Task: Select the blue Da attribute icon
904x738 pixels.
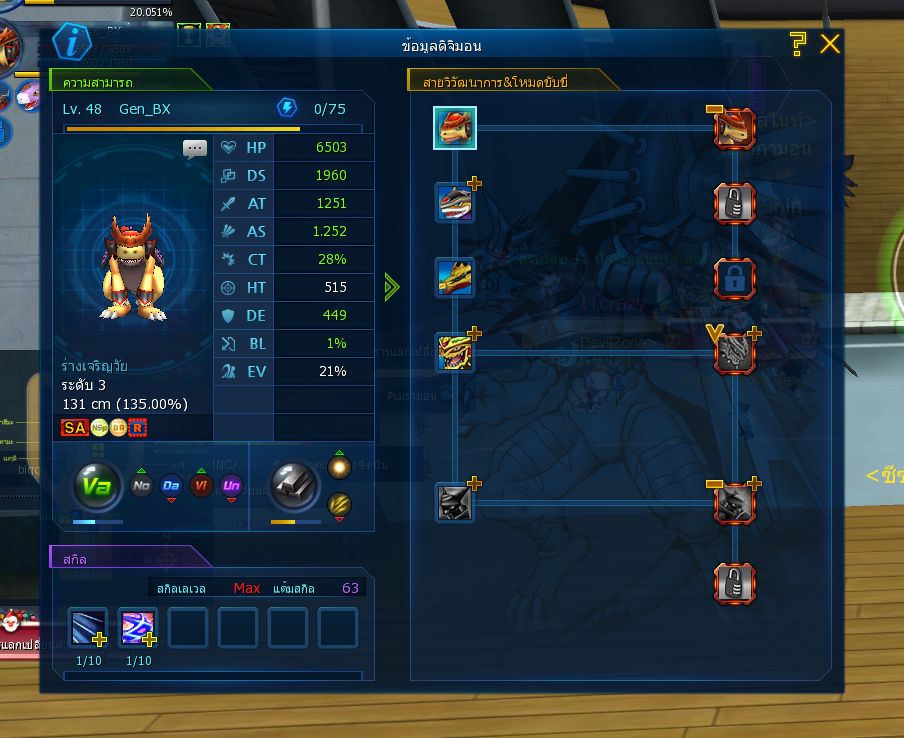Action: click(x=171, y=486)
